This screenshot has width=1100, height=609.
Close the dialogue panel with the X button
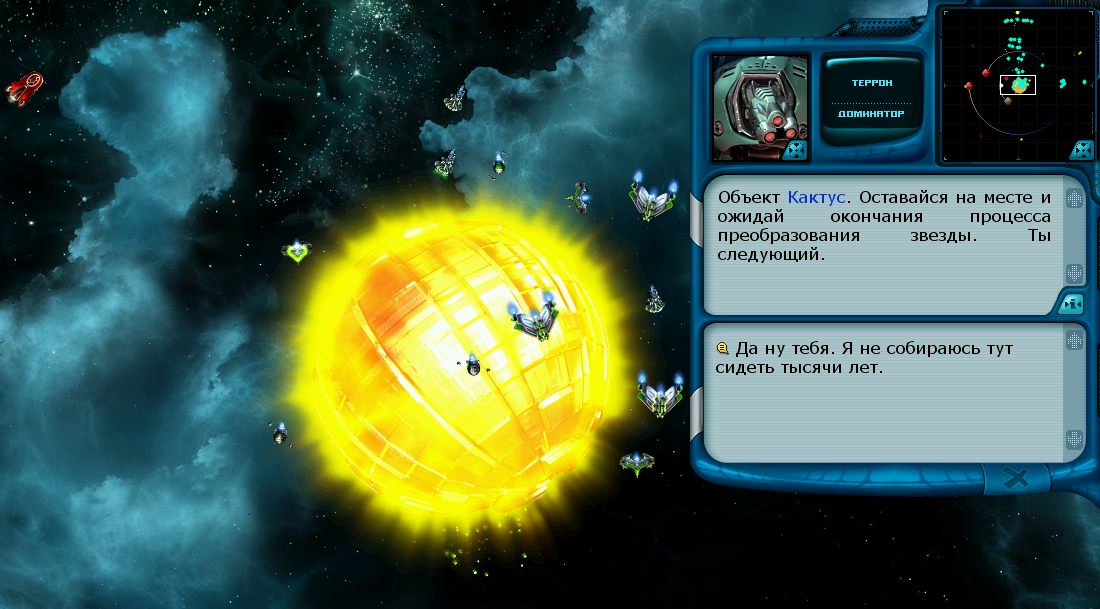(x=1016, y=479)
